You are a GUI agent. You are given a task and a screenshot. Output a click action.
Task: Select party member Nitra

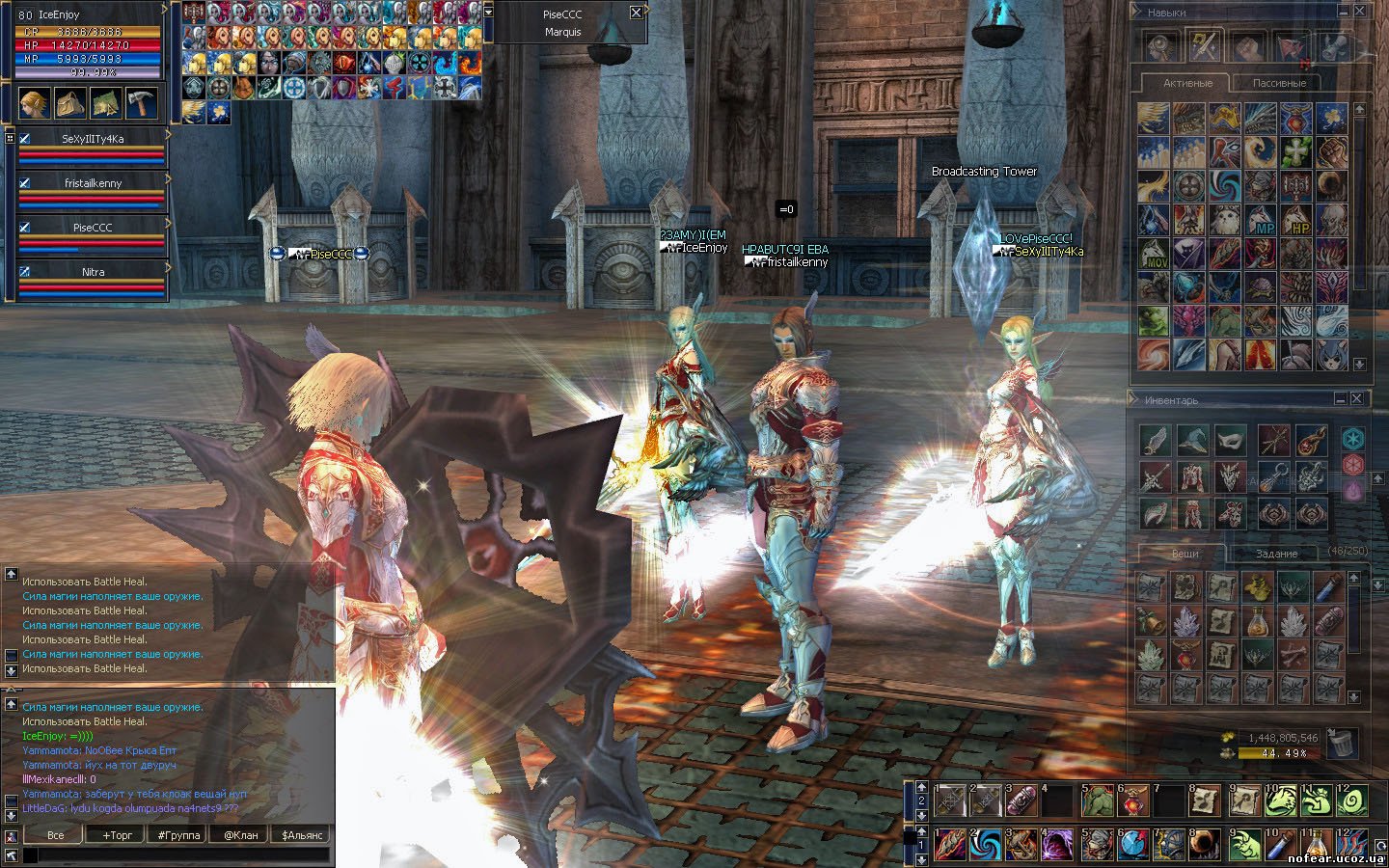[x=93, y=273]
